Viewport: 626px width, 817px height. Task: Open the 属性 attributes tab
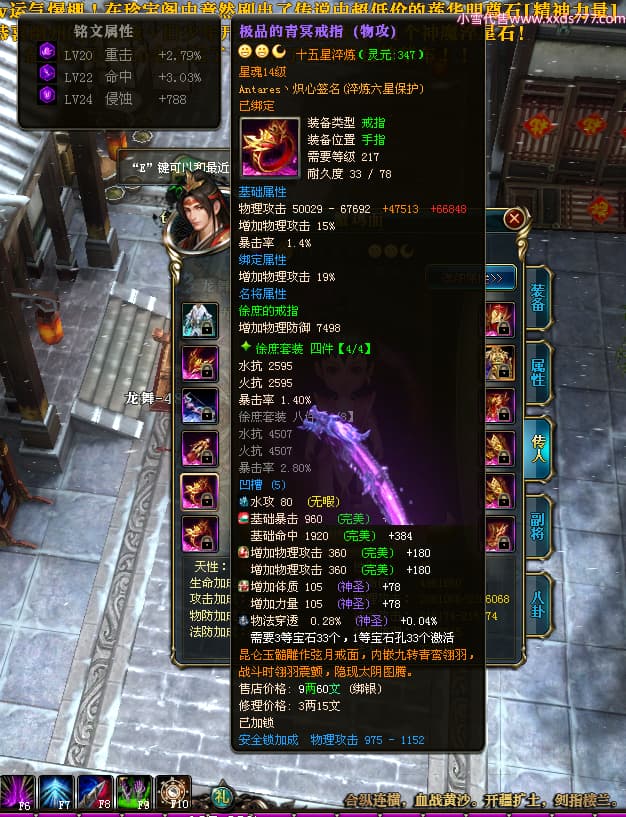536,374
